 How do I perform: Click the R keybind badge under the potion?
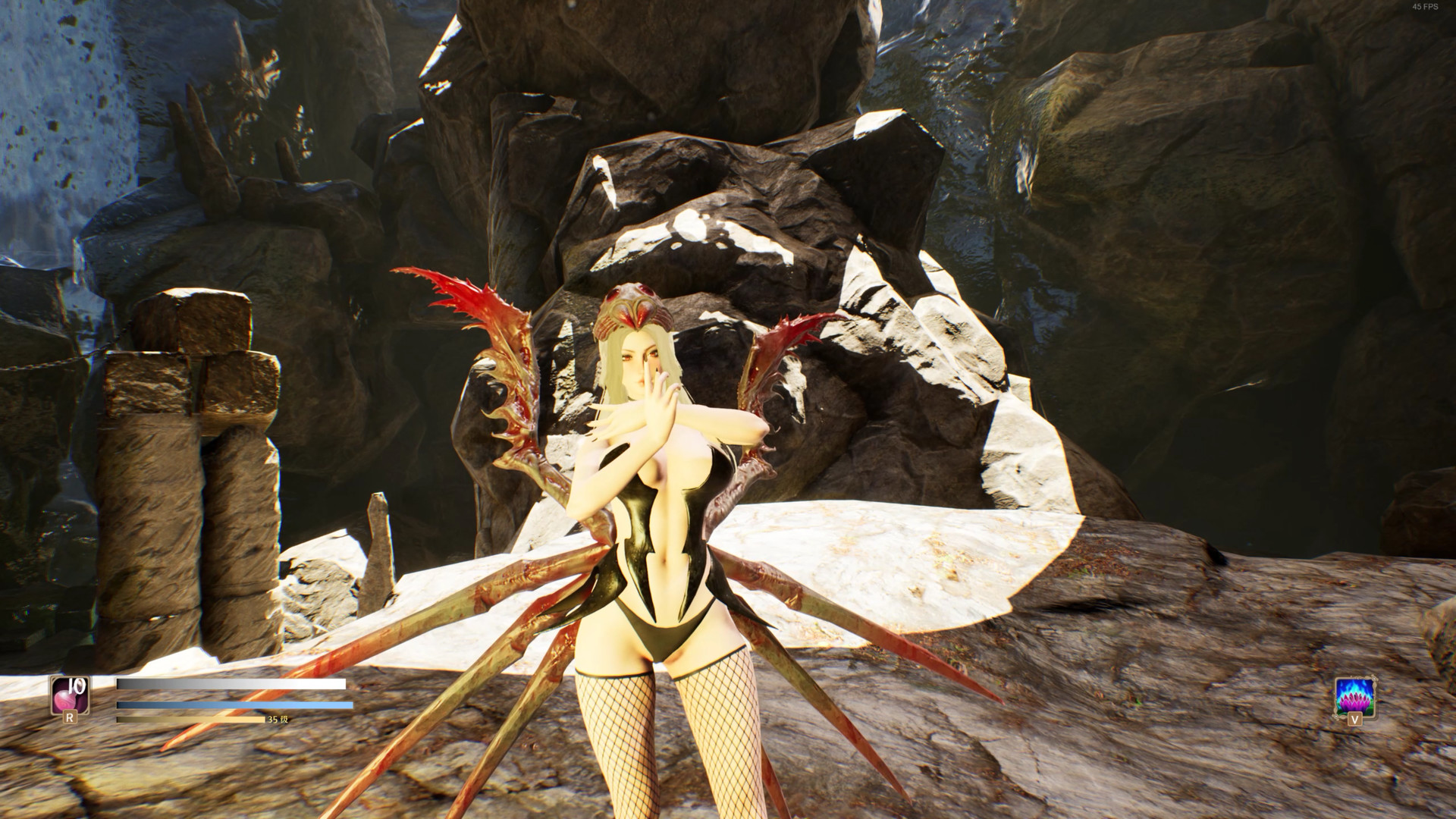(71, 718)
